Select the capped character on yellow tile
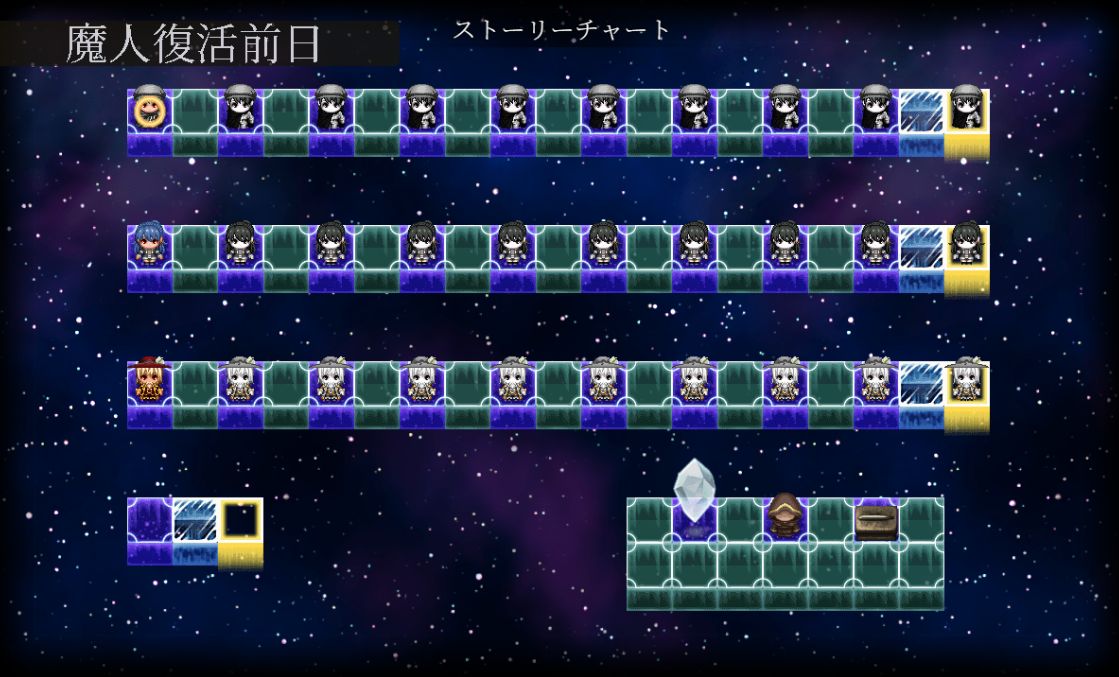The image size is (1119, 677). point(966,110)
